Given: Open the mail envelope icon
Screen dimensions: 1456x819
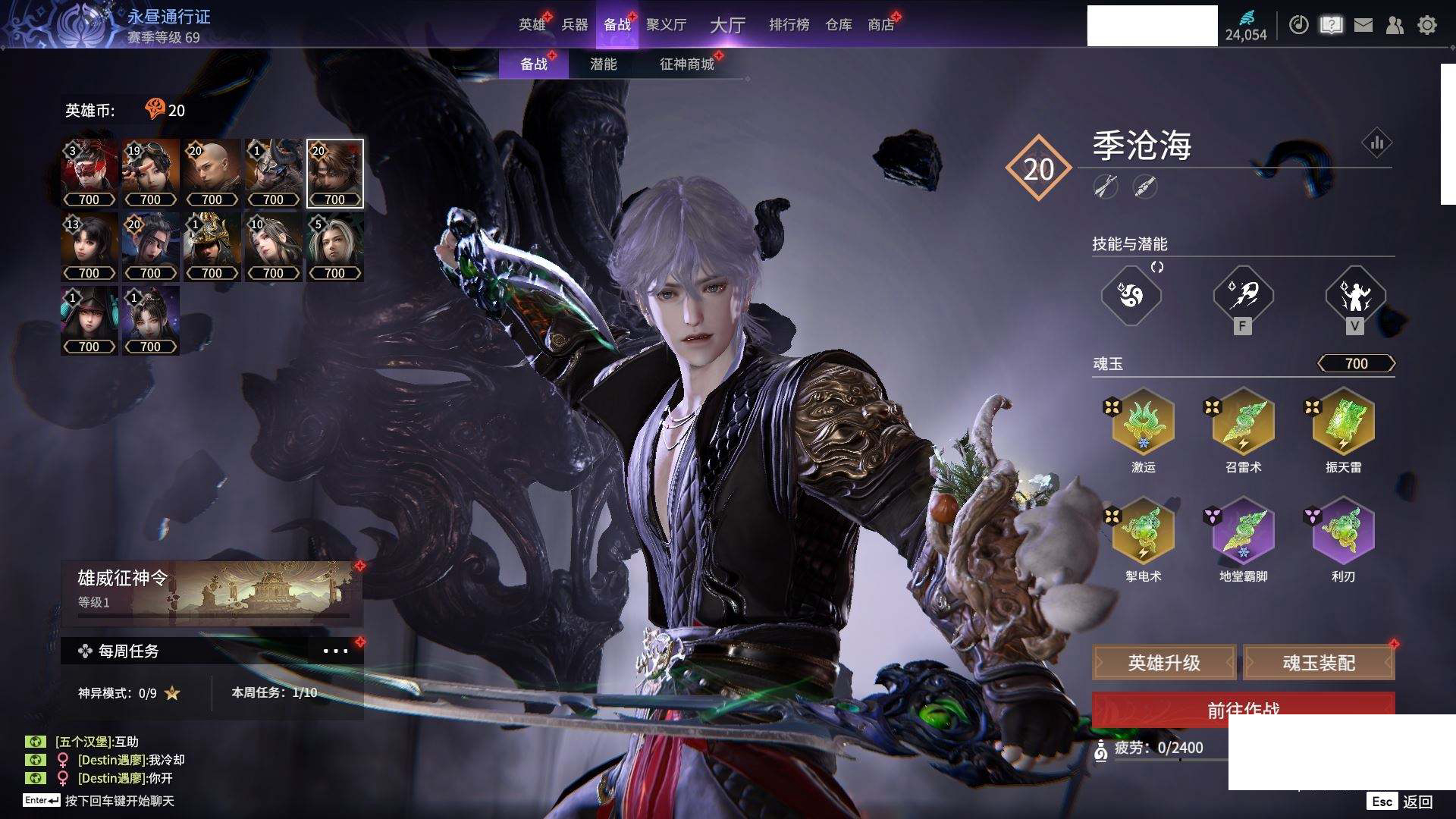Looking at the screenshot, I should click(1363, 25).
